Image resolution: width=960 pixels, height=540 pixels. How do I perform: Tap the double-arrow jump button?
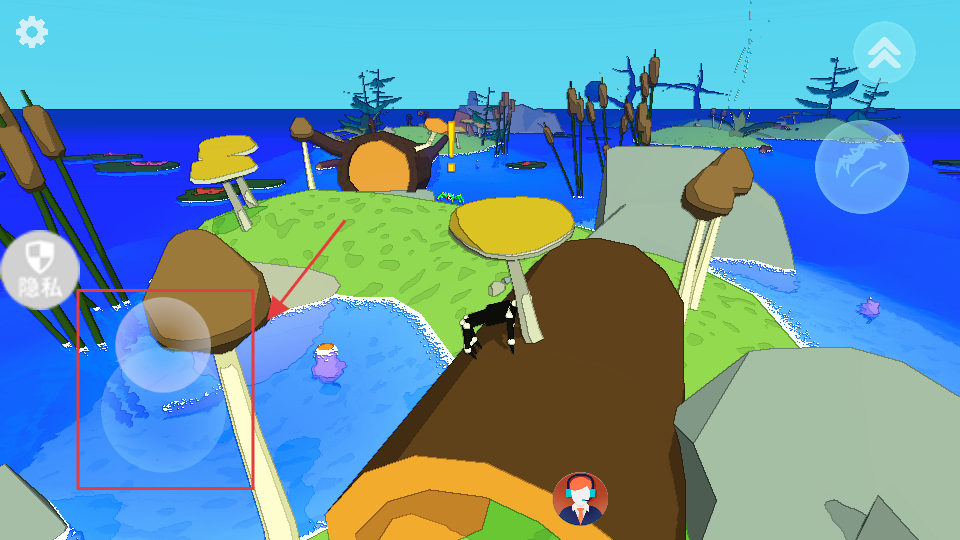pos(884,52)
